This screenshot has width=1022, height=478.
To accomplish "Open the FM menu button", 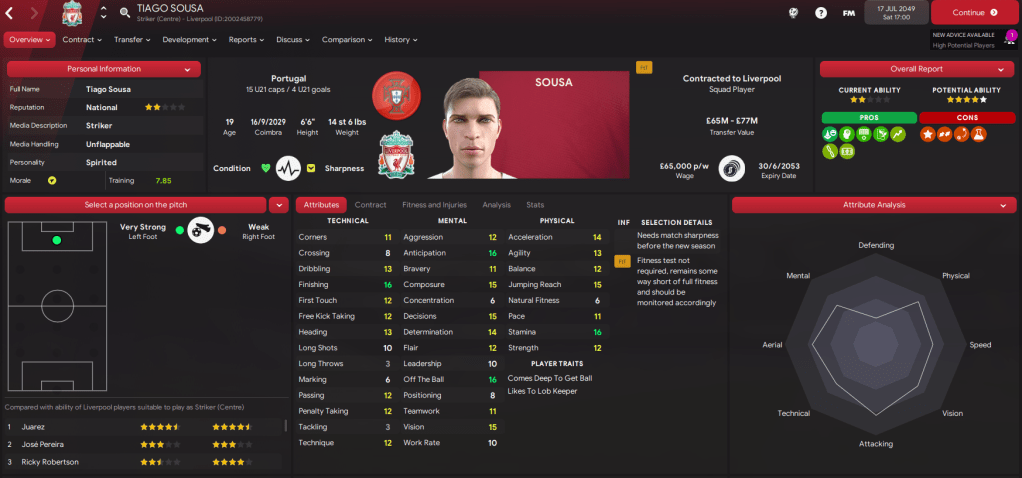I will click(x=849, y=13).
